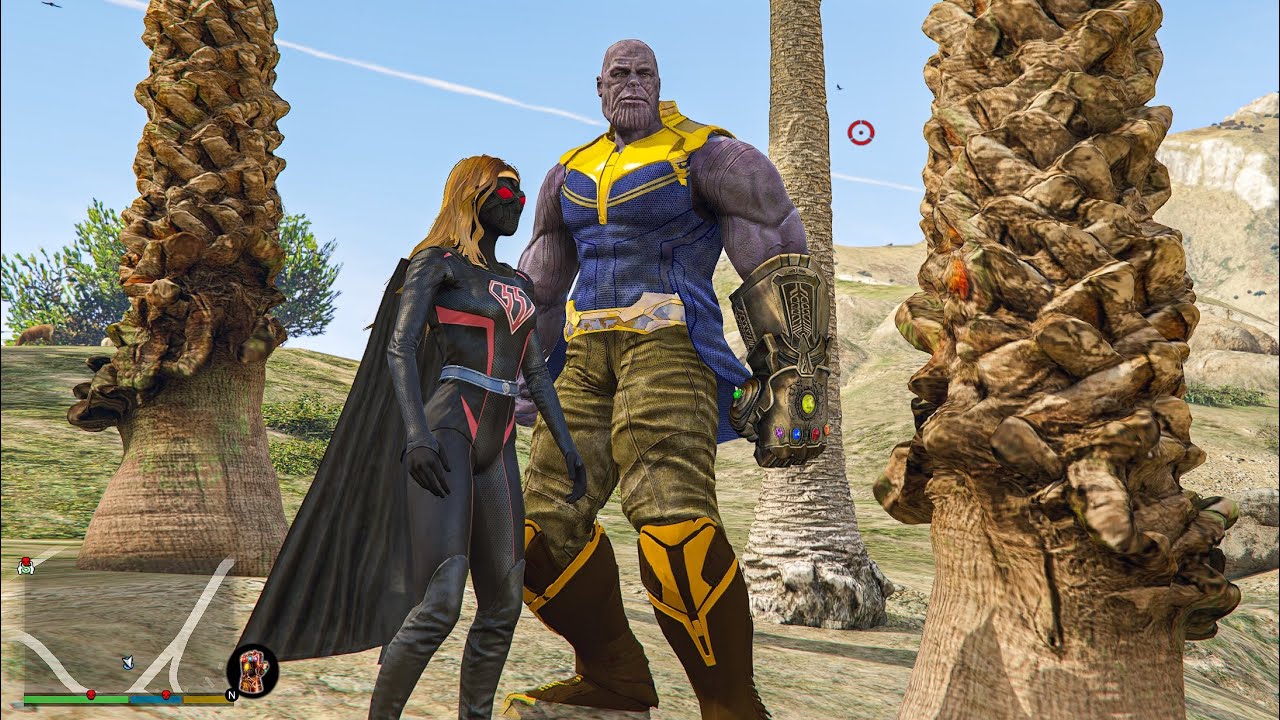Screen dimensions: 1280x720
Task: Click the player arrow on the minimap
Action: (x=127, y=661)
